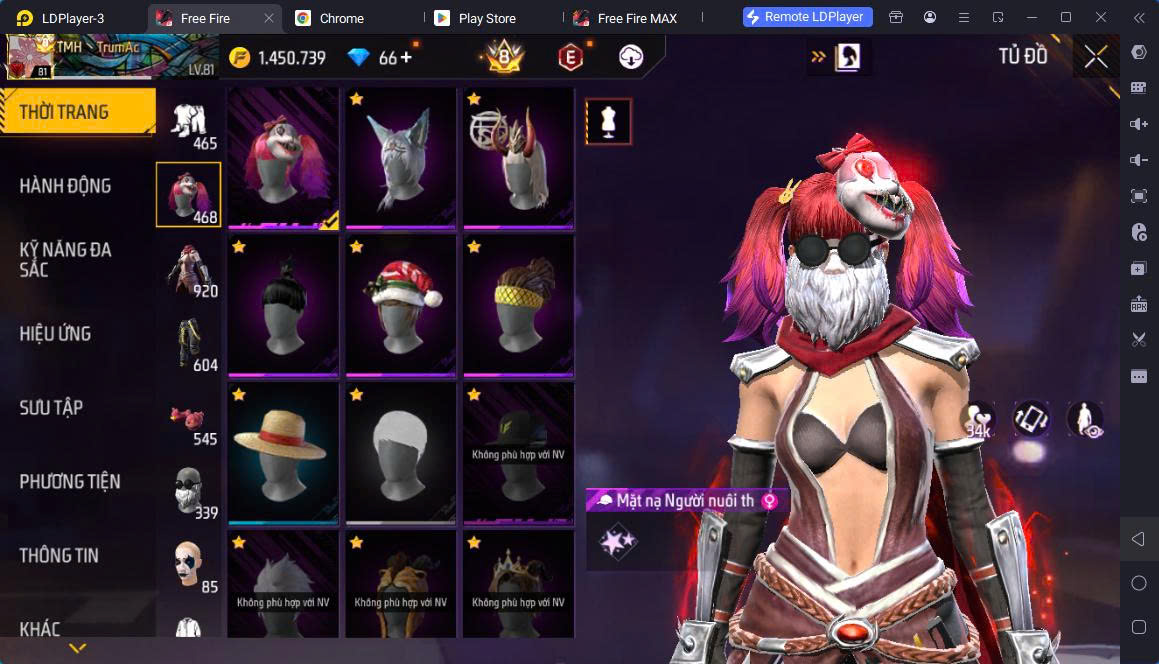Open the gold number 8 rank badge
This screenshot has height=664, width=1159.
[506, 57]
